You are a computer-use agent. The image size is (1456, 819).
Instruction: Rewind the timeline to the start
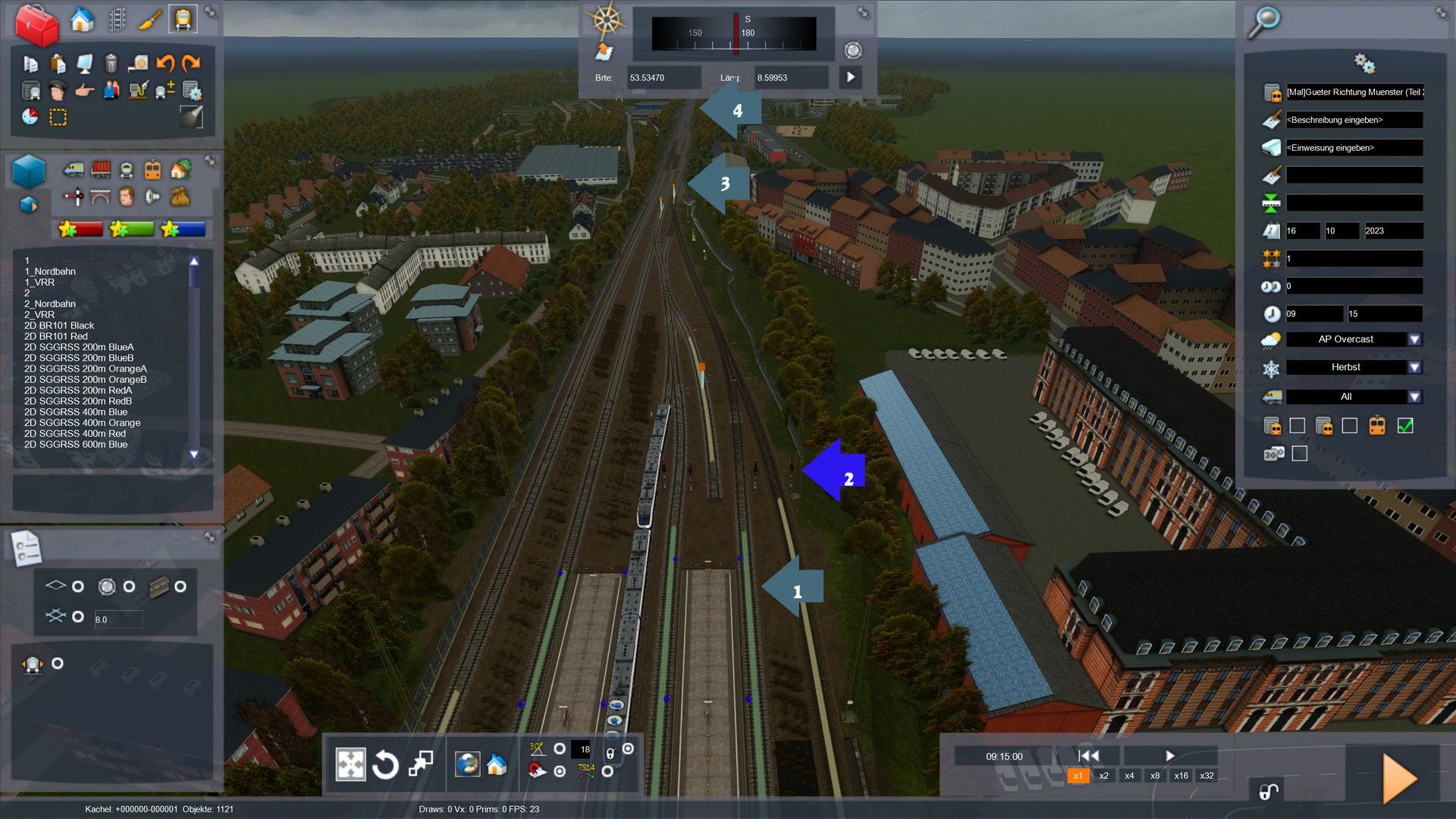point(1088,755)
